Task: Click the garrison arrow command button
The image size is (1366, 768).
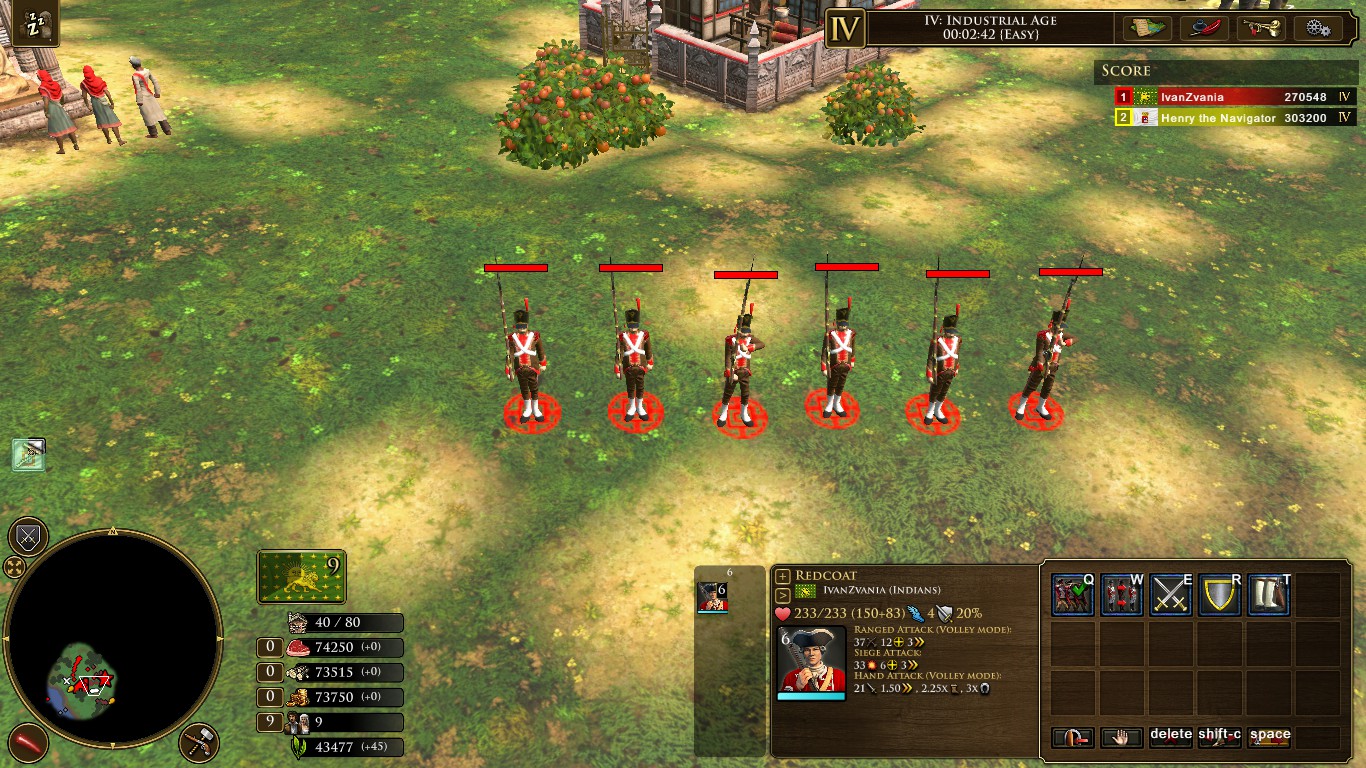Action: pos(1072,737)
